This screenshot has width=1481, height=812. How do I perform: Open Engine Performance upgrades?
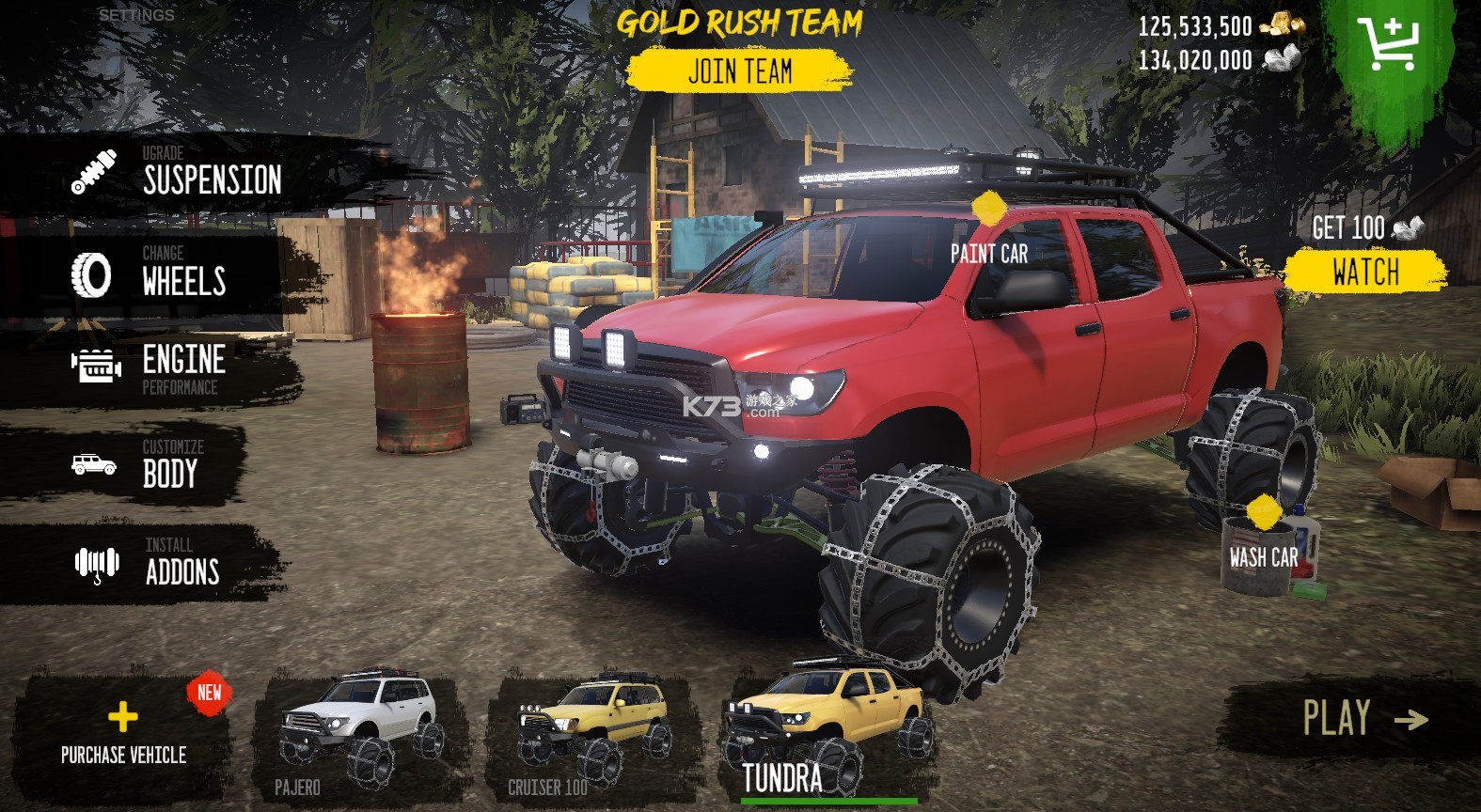point(150,367)
